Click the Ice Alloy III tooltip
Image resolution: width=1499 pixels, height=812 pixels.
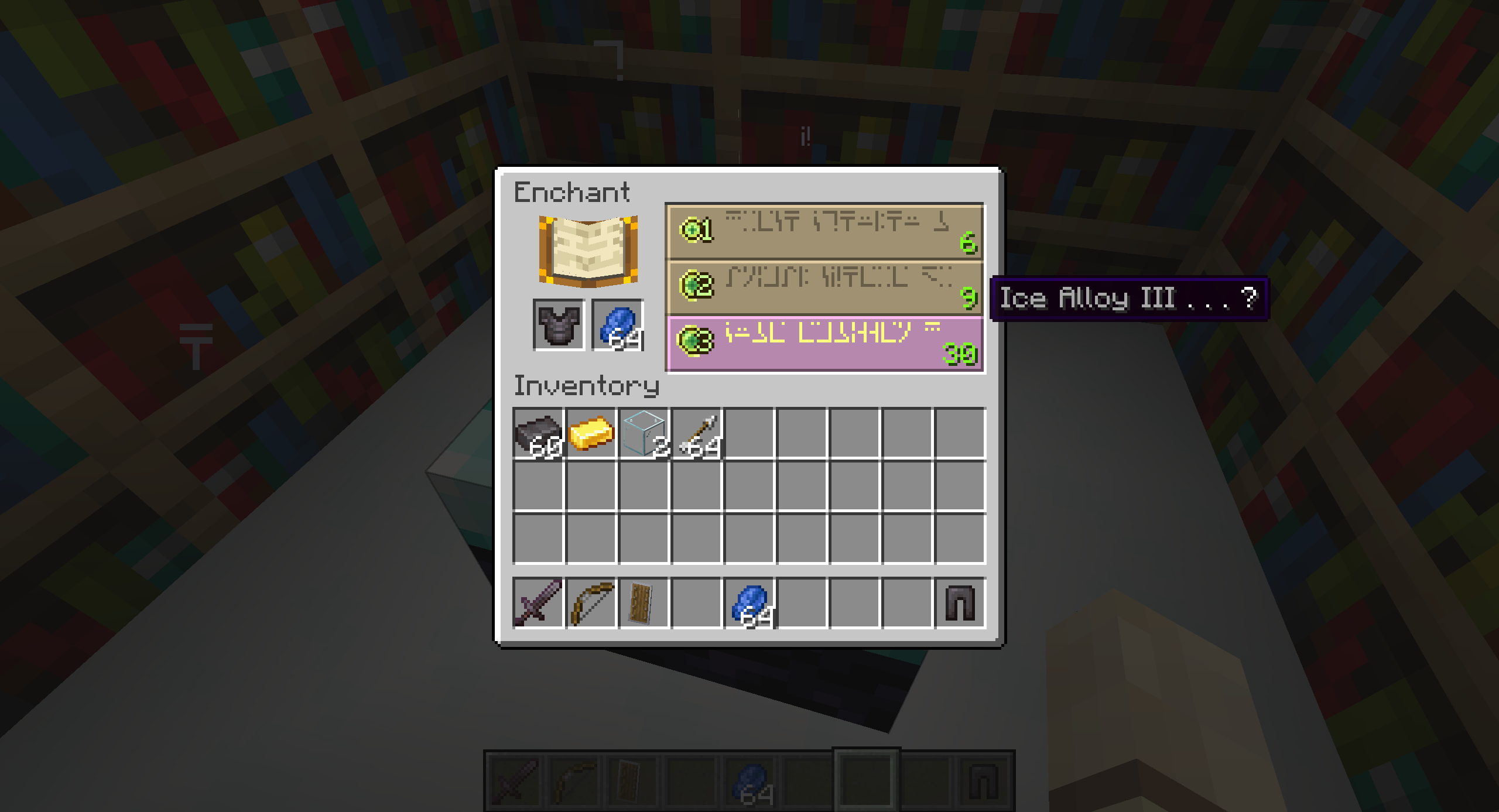coord(1127,299)
